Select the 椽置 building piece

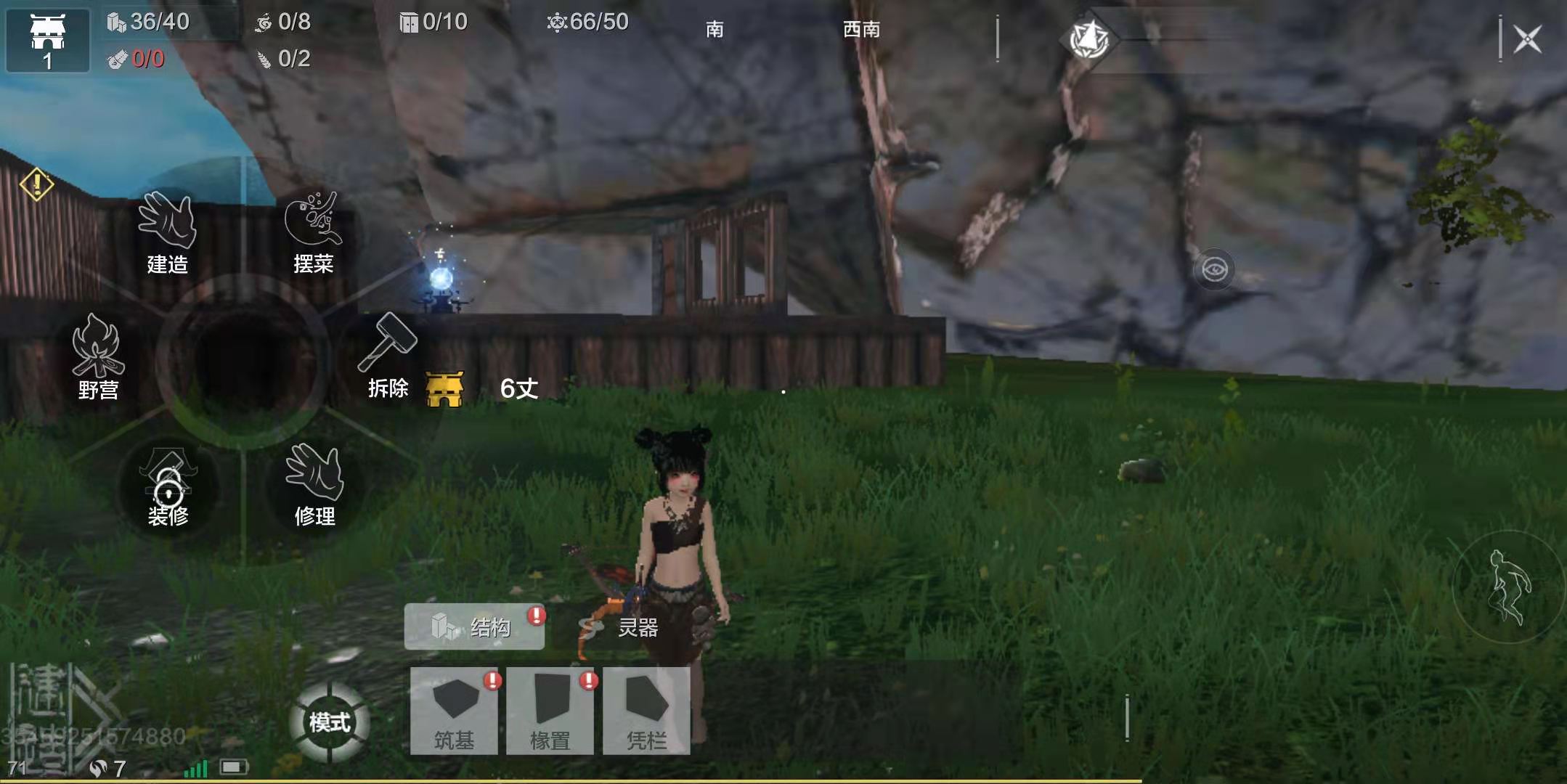click(550, 711)
